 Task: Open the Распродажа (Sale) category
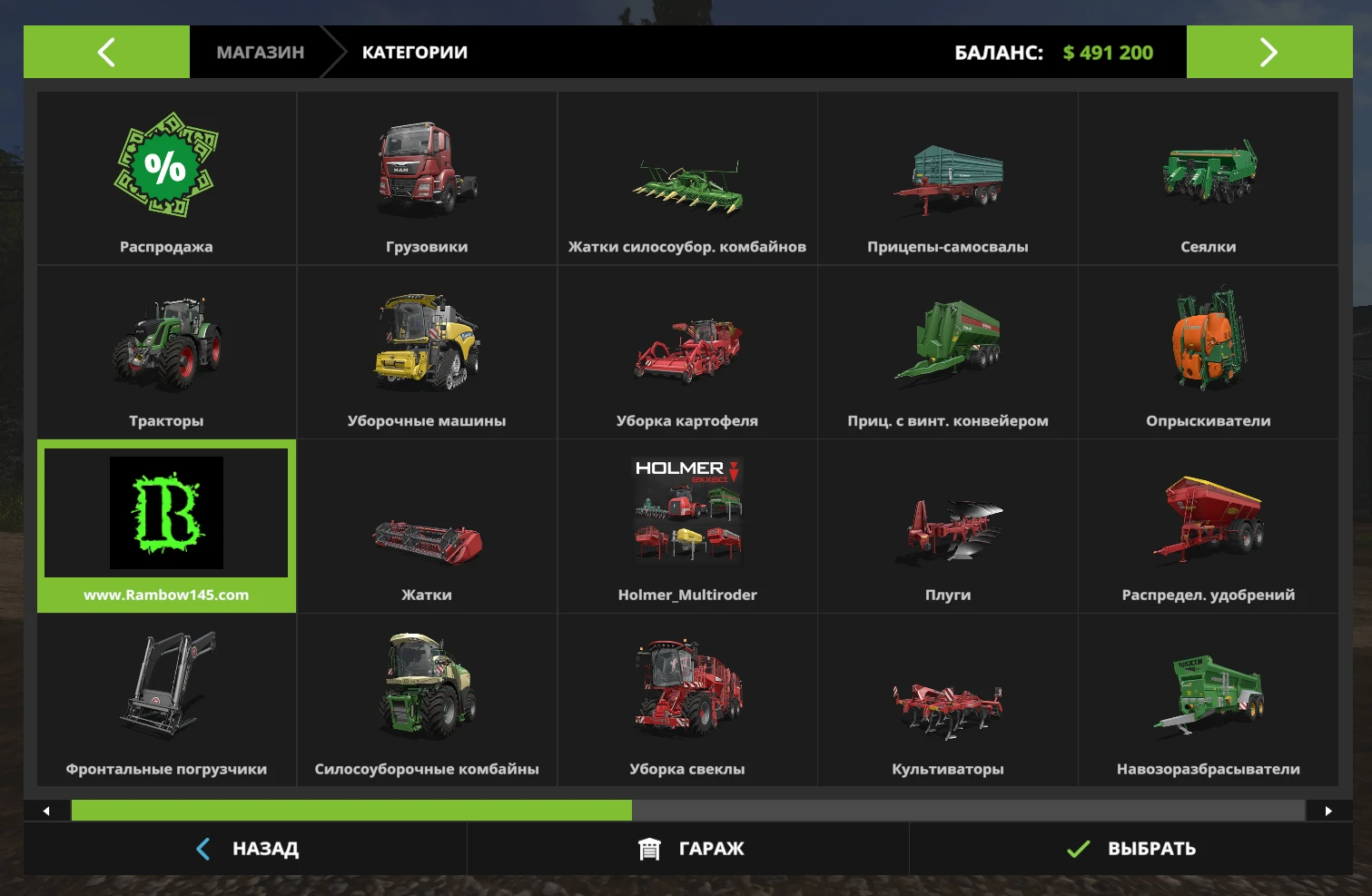coord(166,177)
